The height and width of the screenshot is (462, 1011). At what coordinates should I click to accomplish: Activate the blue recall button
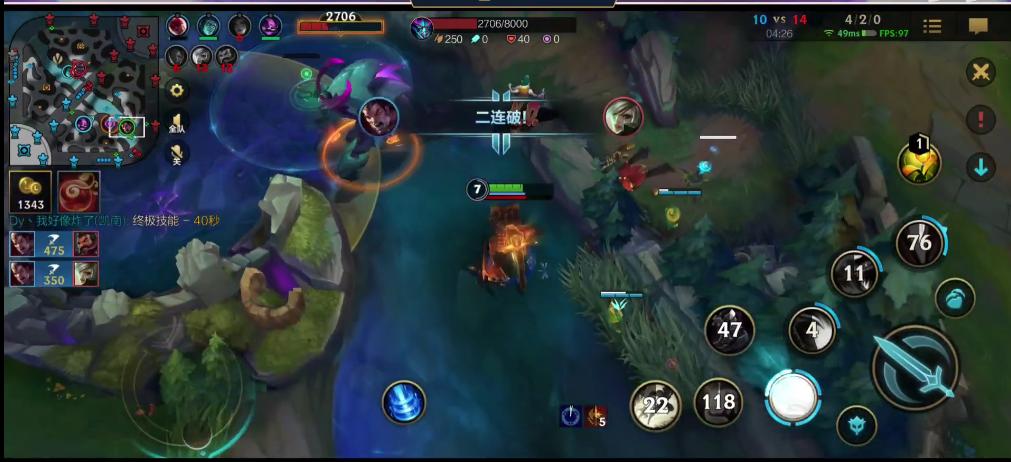[404, 403]
